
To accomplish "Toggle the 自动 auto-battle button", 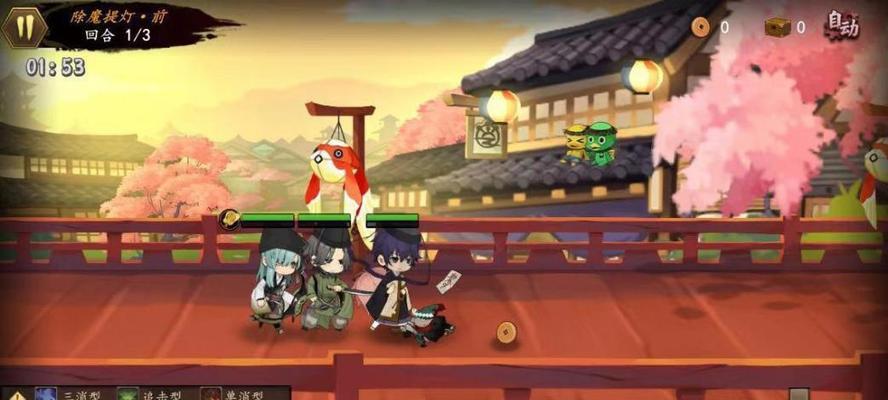I will tap(843, 25).
